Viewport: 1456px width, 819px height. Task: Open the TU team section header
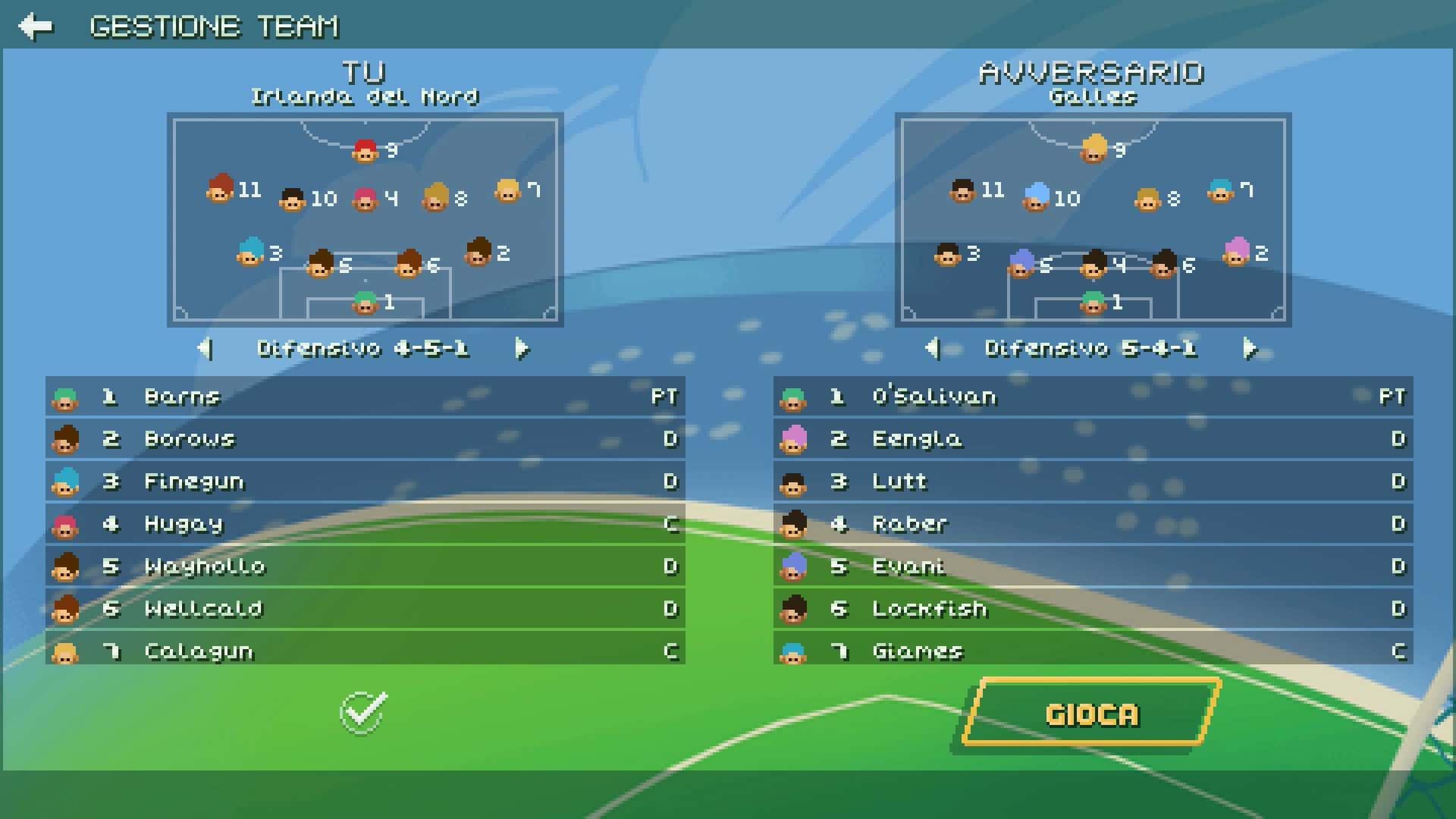point(365,72)
